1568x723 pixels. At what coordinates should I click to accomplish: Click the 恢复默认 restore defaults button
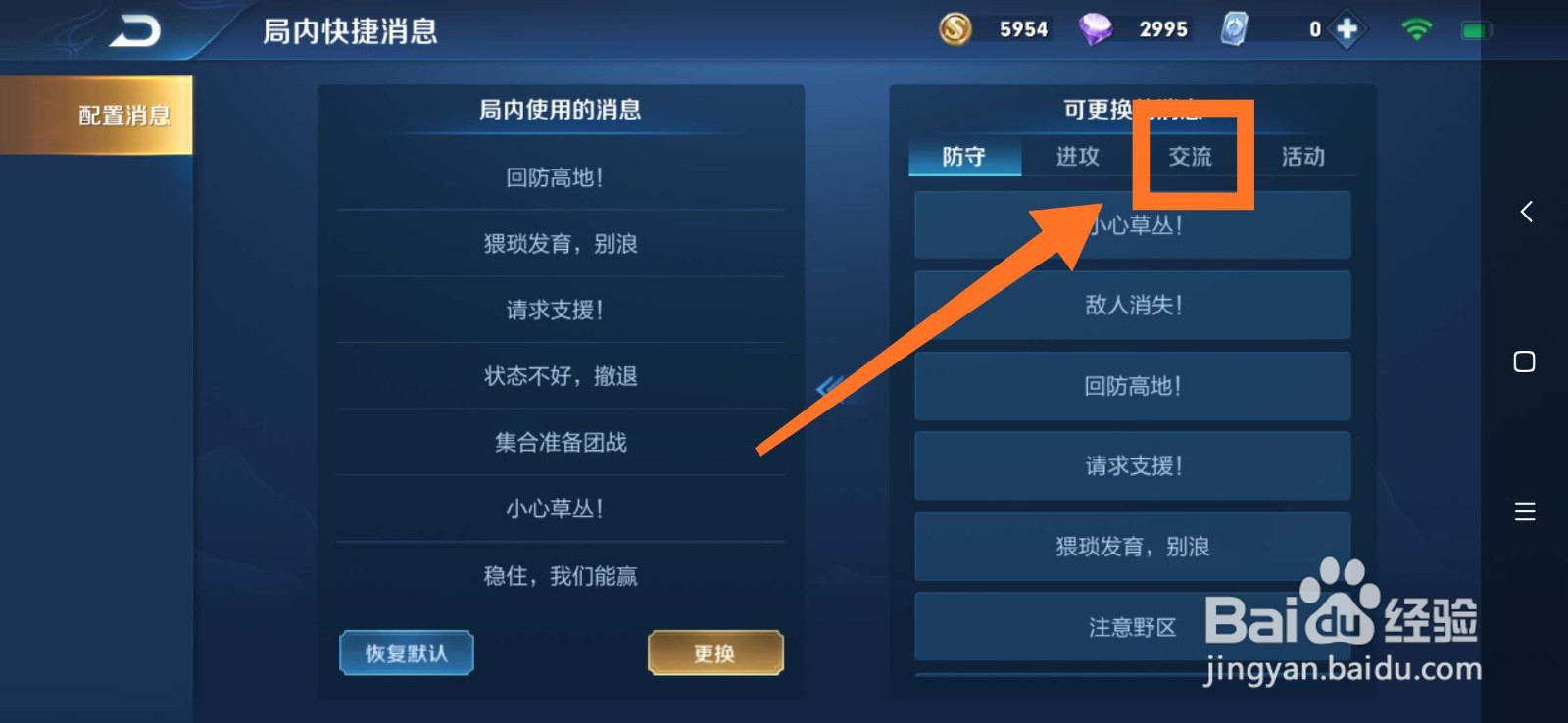pyautogui.click(x=406, y=652)
